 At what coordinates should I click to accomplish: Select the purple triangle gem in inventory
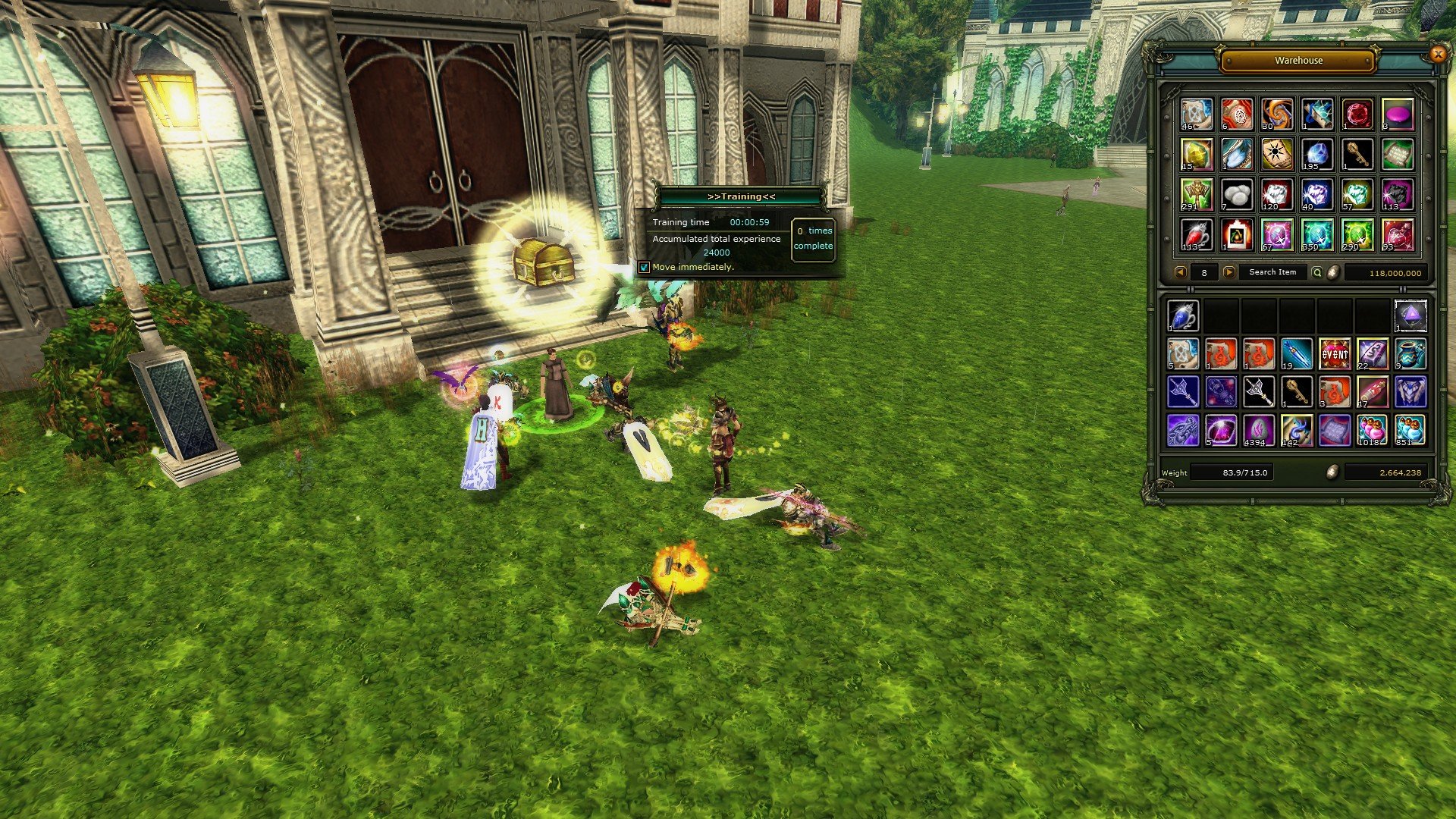(1410, 315)
